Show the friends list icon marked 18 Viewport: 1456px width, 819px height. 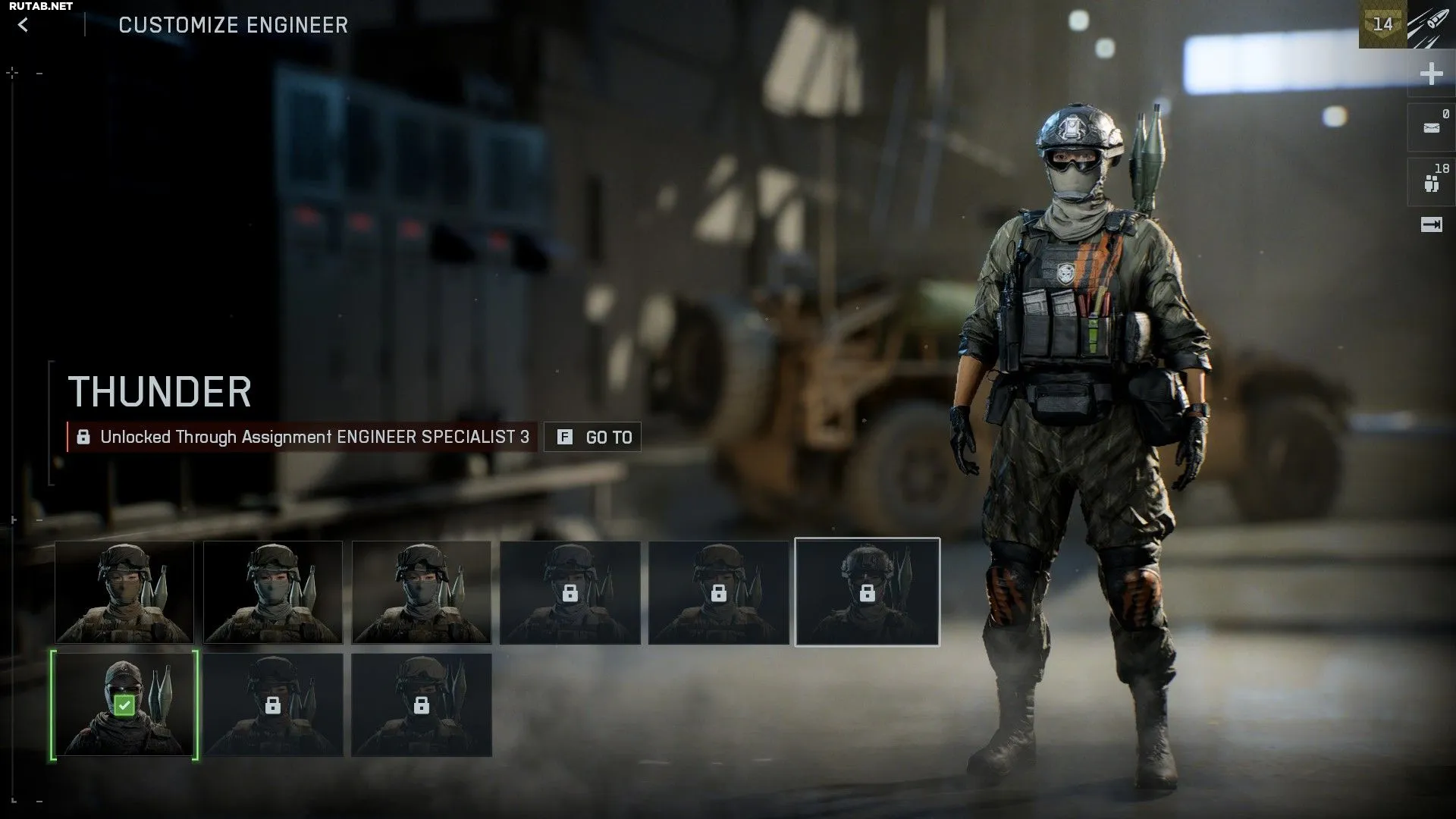(1431, 183)
